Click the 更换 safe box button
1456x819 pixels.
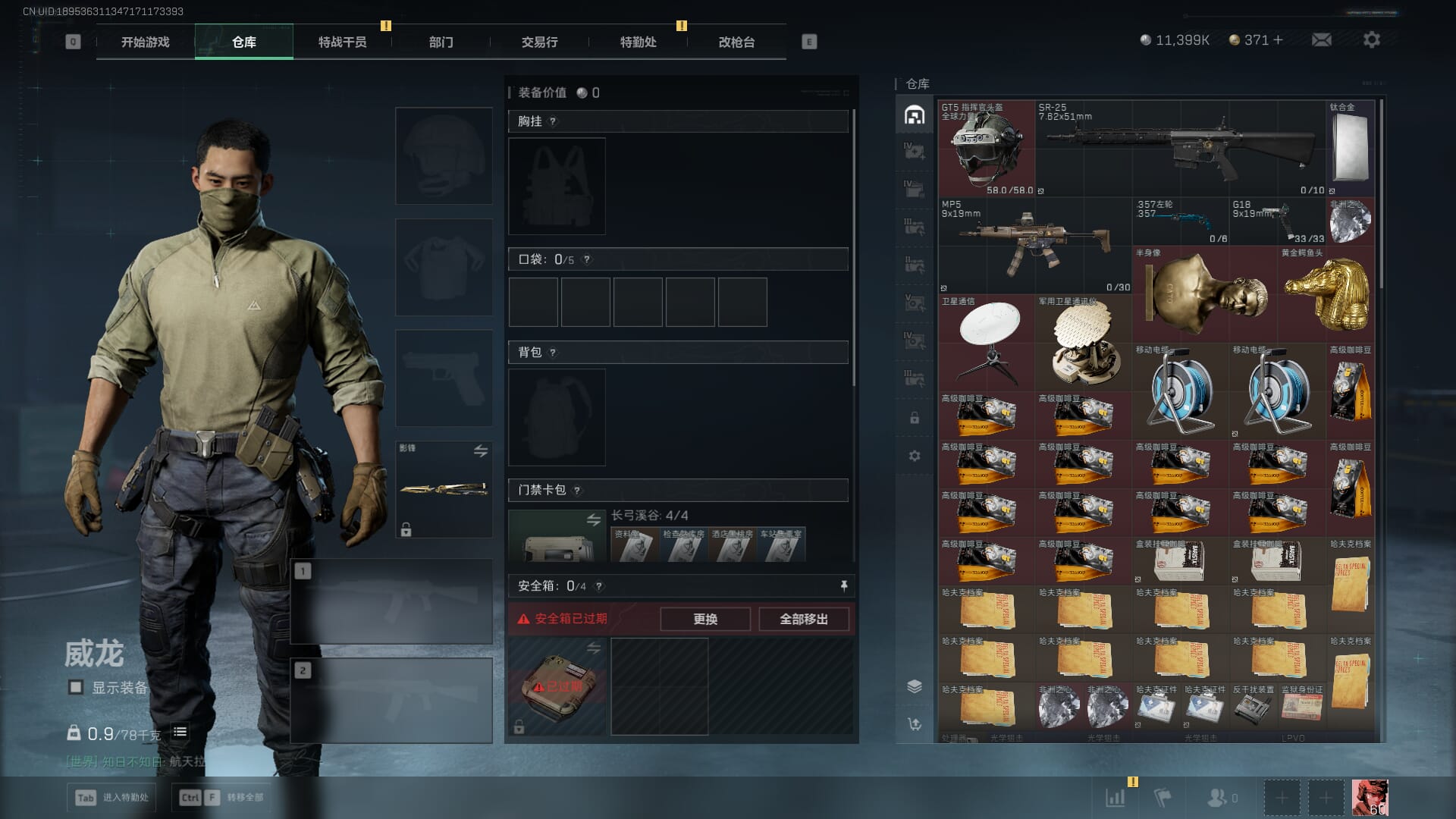pos(704,619)
